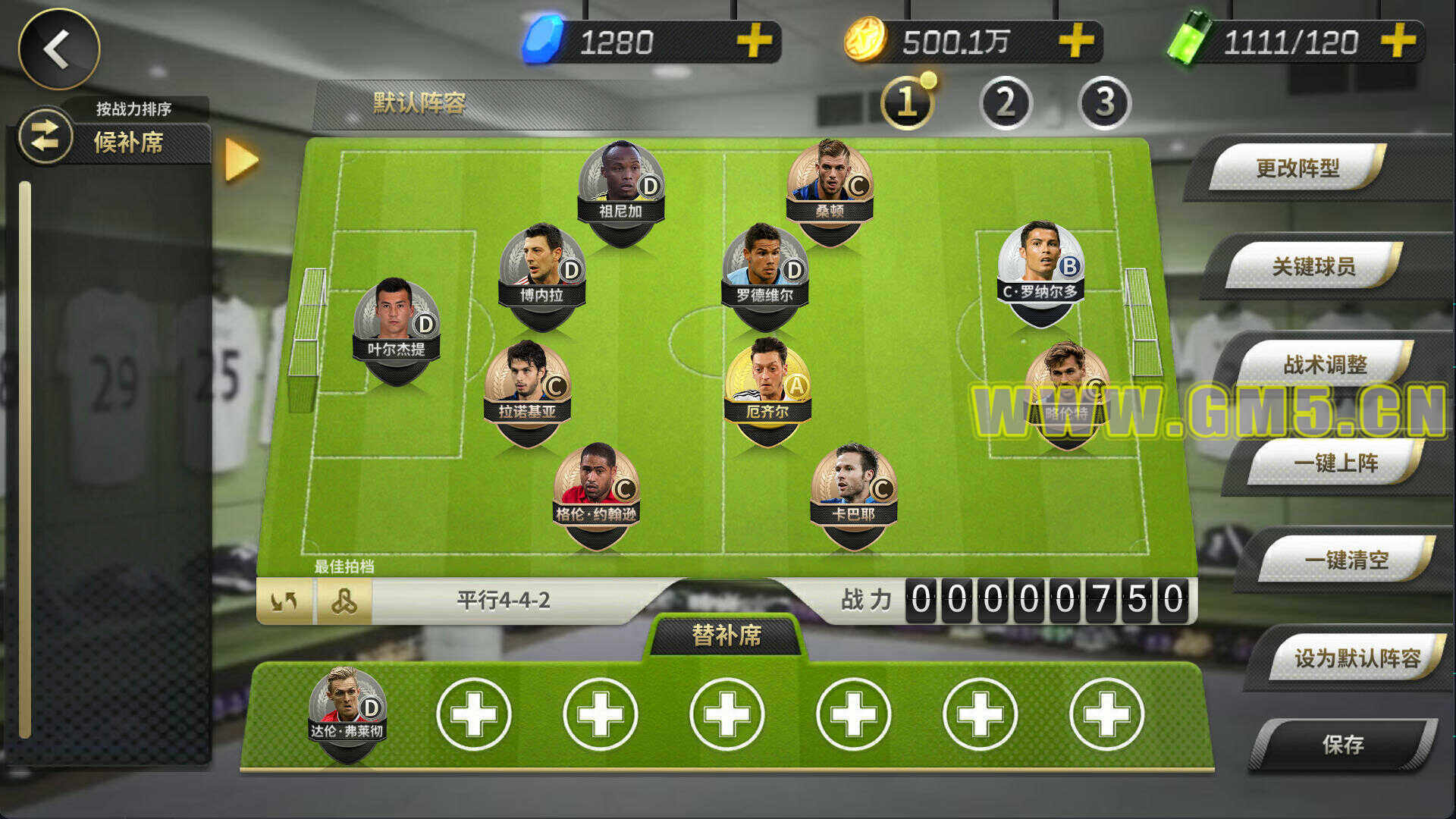Switch to lineup slot 2
1456x819 pixels.
[1006, 103]
